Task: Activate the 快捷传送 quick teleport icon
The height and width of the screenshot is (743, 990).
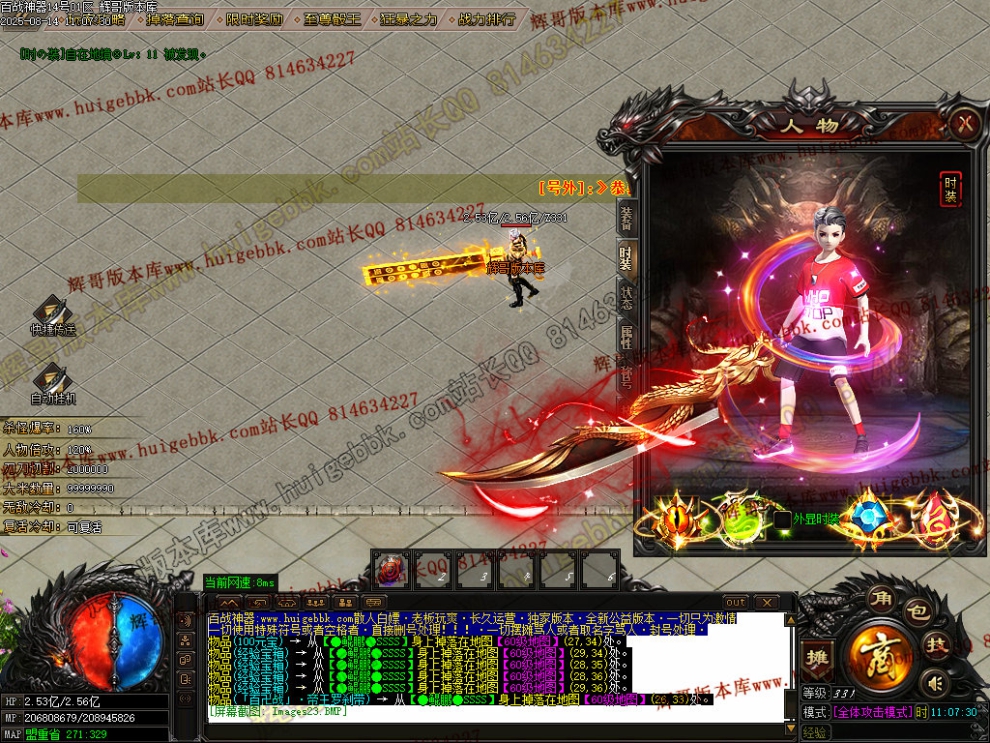Action: coord(52,315)
